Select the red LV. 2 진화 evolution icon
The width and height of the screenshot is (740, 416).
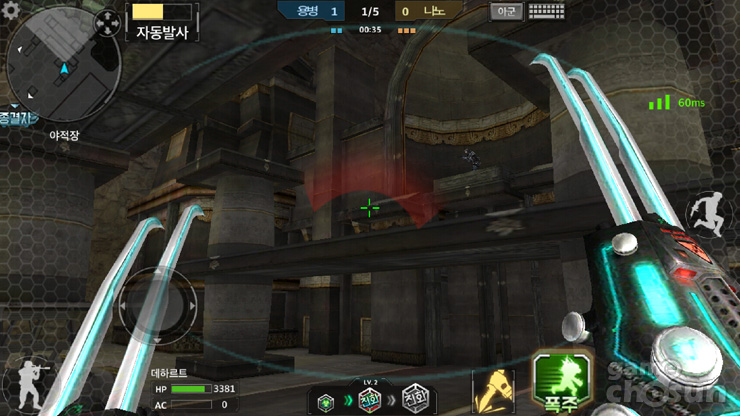click(368, 398)
